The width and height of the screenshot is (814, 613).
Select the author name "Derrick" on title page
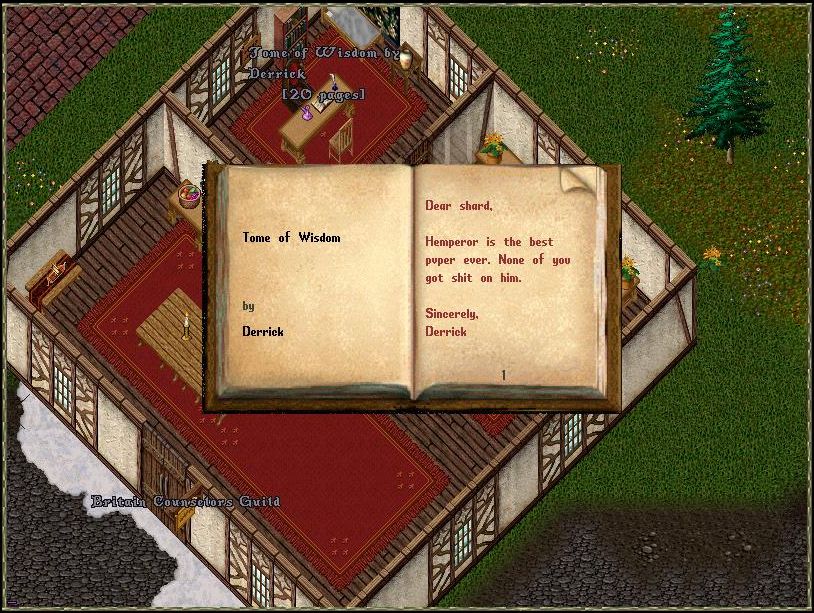pos(263,331)
